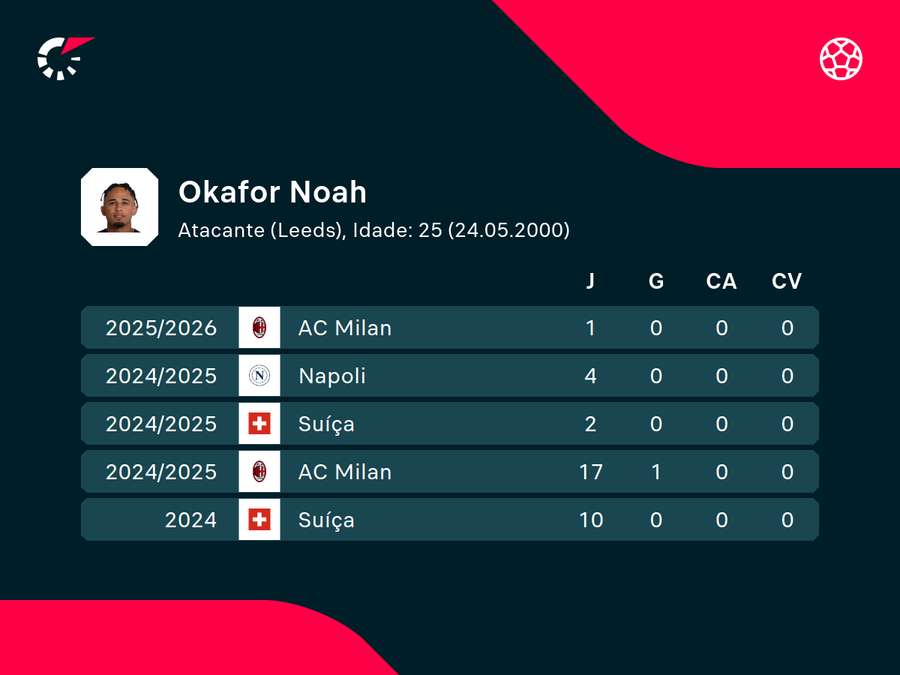Select the 2024/2025 AC Milan row

pos(449,472)
